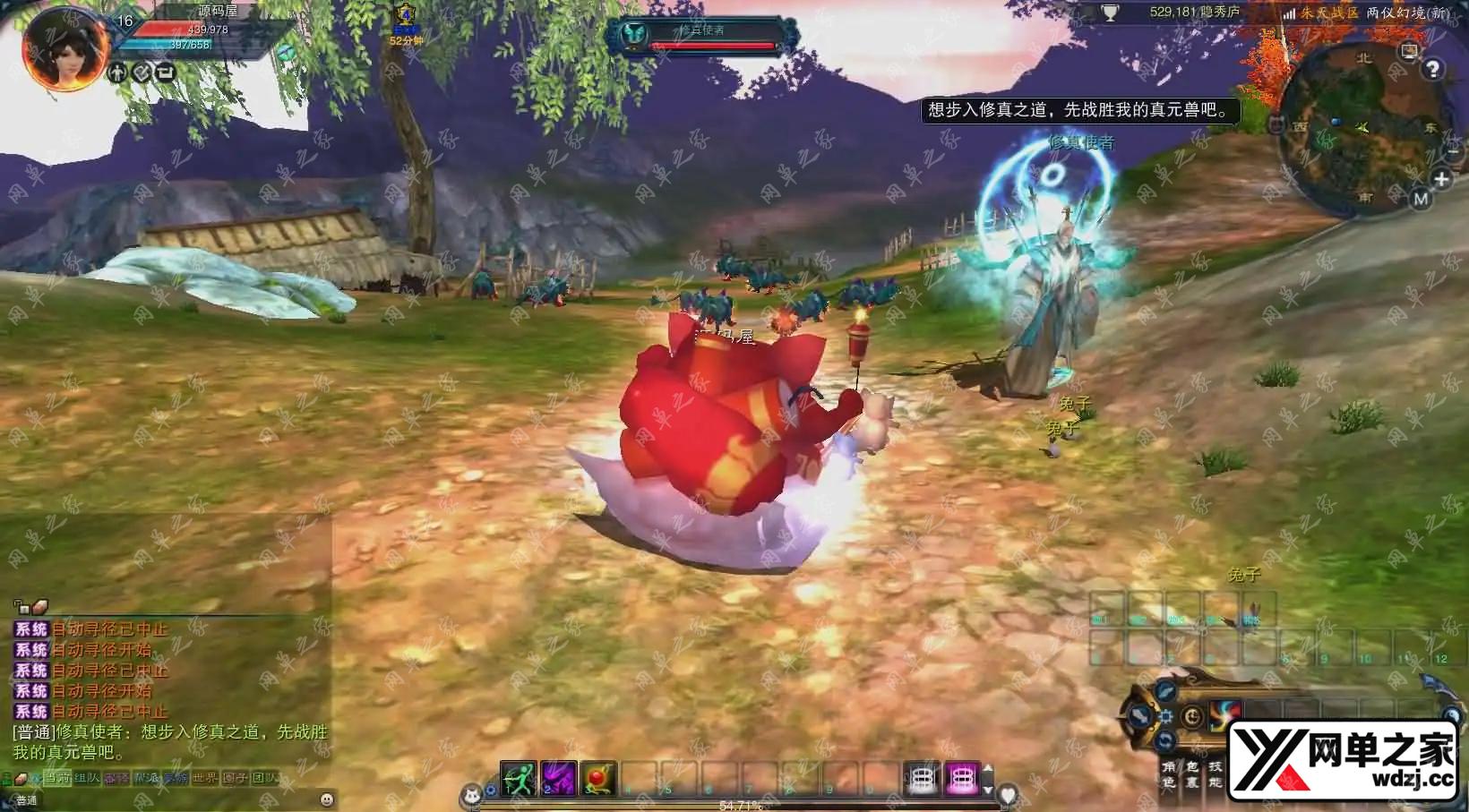
Task: Switch to the 组队 chat tab
Action: pyautogui.click(x=87, y=778)
